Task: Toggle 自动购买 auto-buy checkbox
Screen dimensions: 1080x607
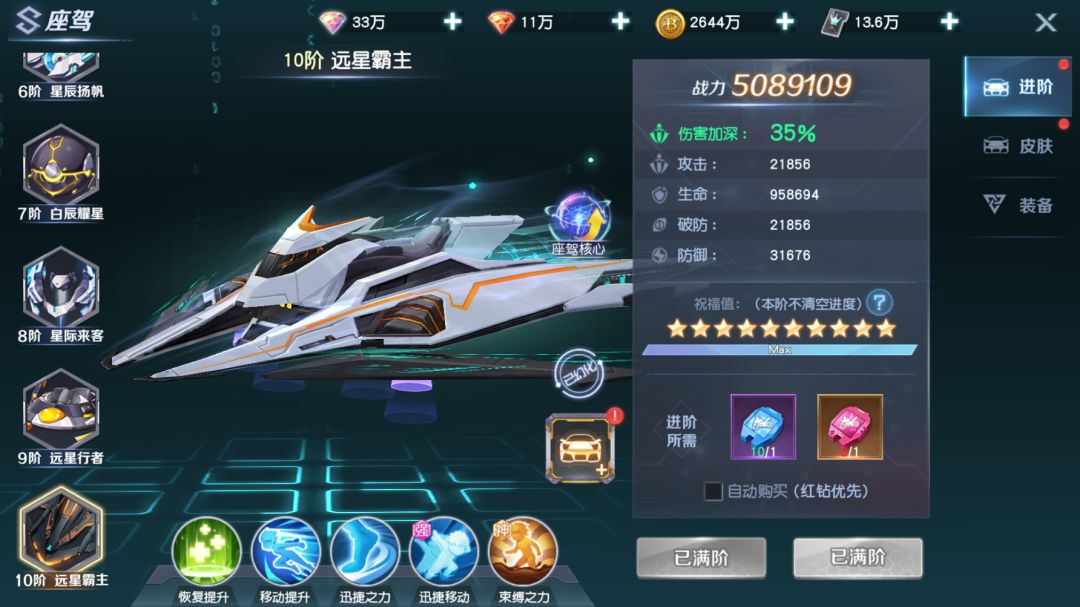Action: point(713,491)
